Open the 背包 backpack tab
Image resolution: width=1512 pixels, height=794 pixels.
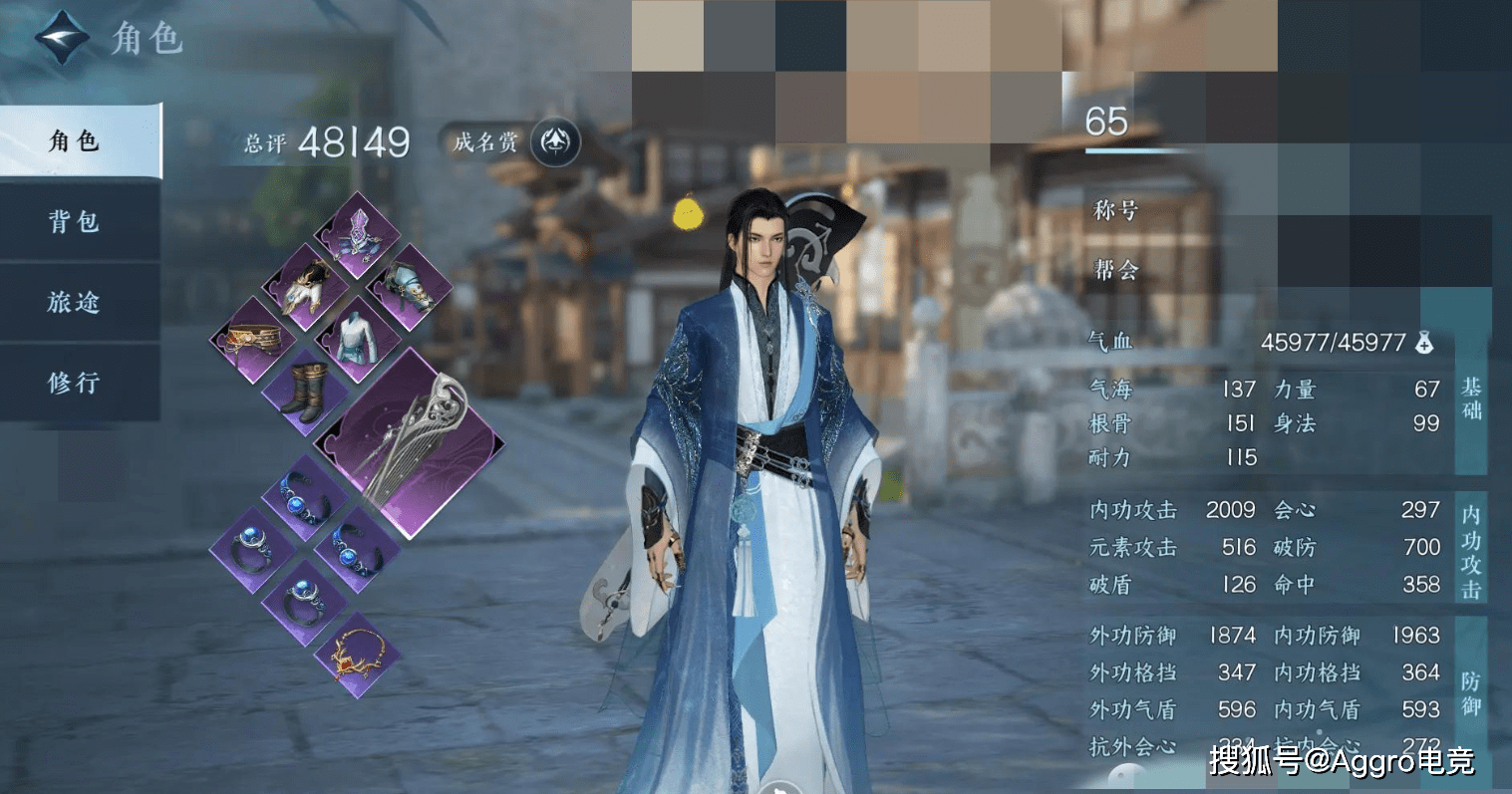[79, 221]
